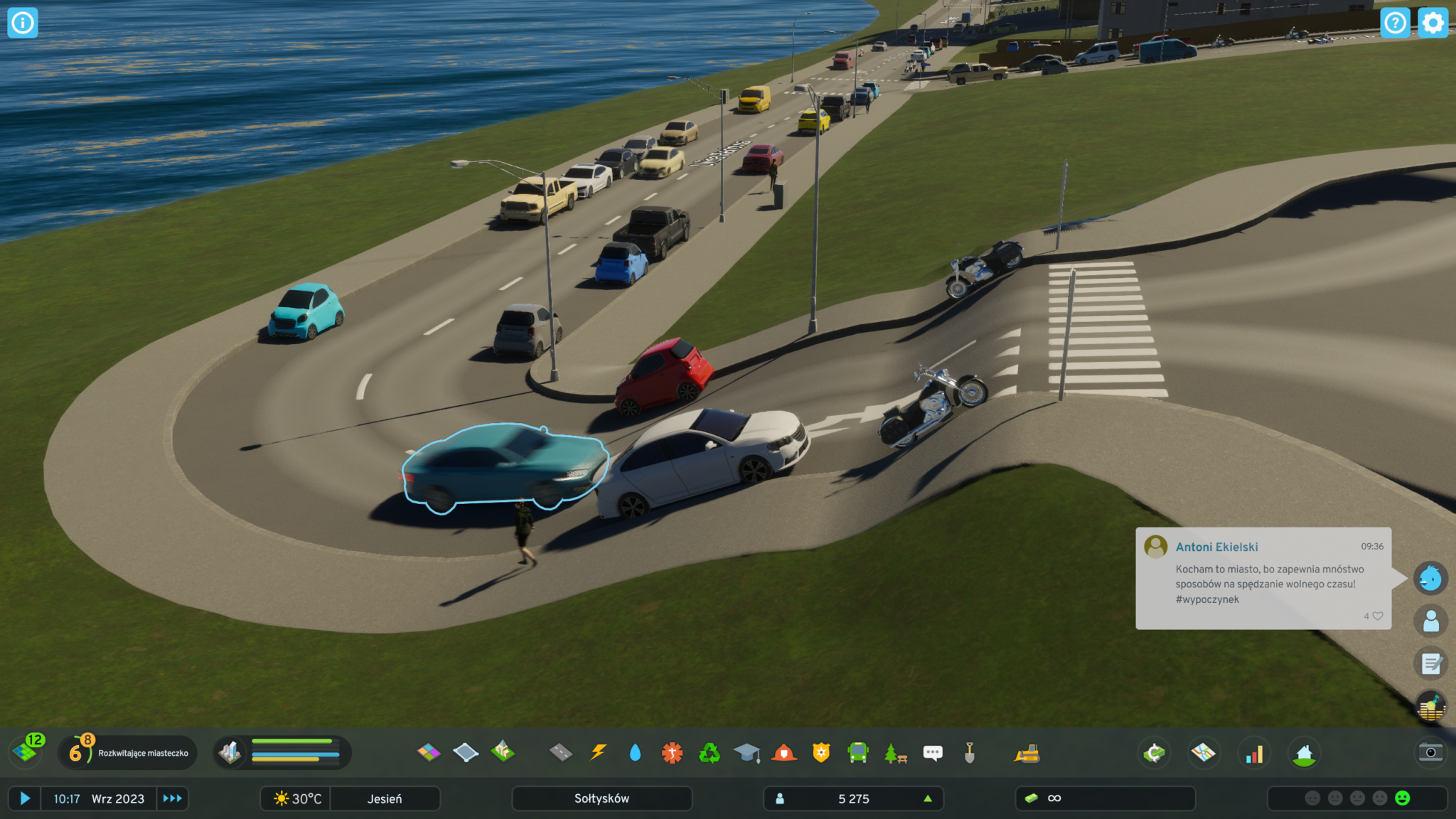Like Antoni Ekielski's chirp with the heart
Viewport: 1456px width, 819px height.
click(x=1378, y=616)
